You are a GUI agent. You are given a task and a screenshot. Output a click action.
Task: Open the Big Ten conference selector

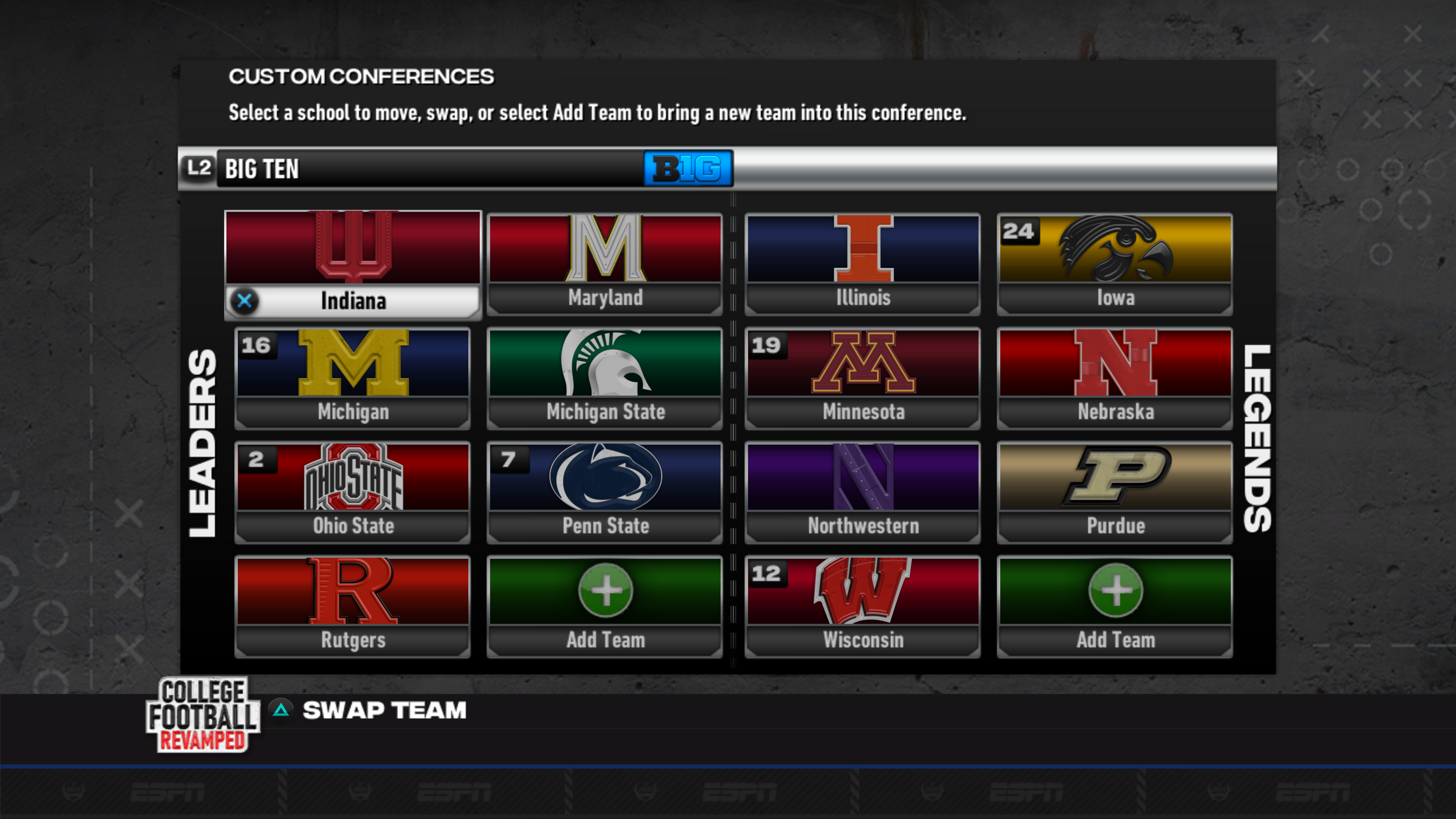[452, 169]
